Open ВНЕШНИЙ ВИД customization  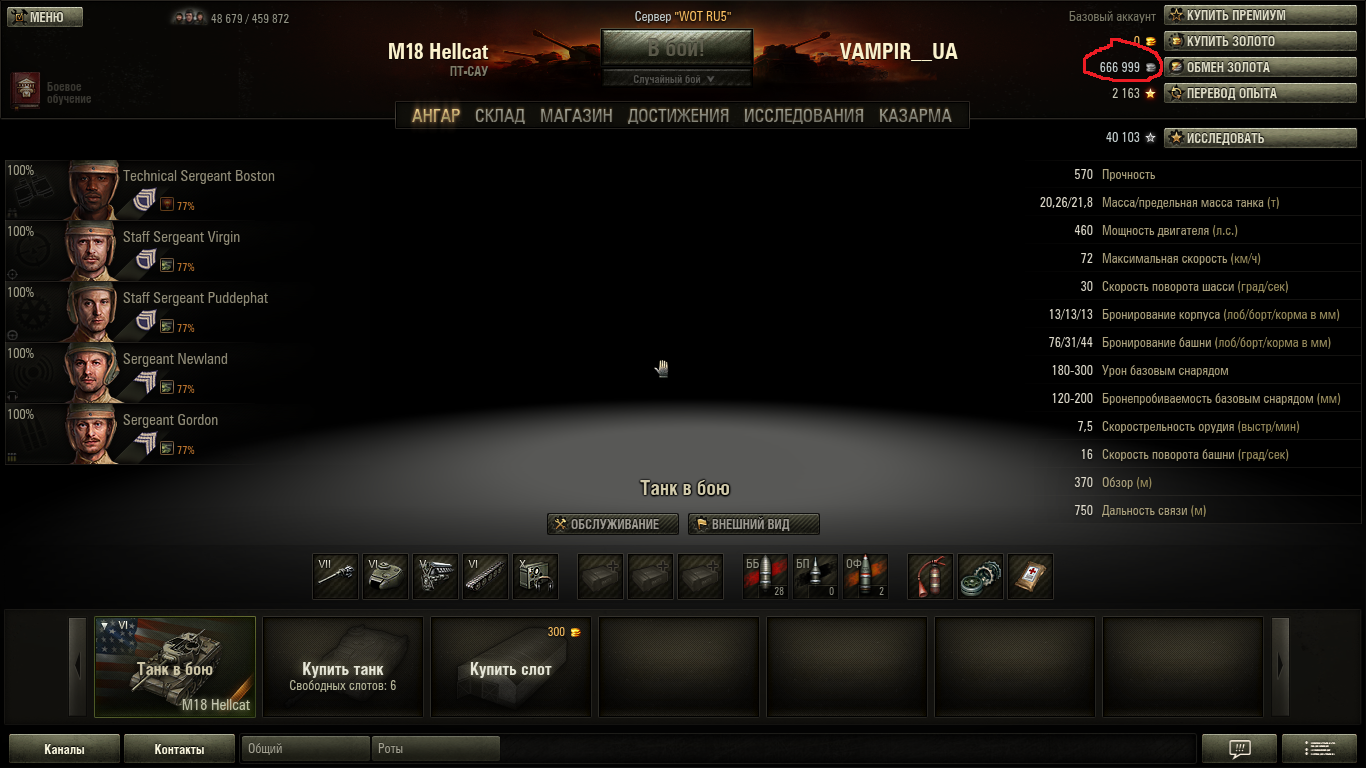[754, 524]
